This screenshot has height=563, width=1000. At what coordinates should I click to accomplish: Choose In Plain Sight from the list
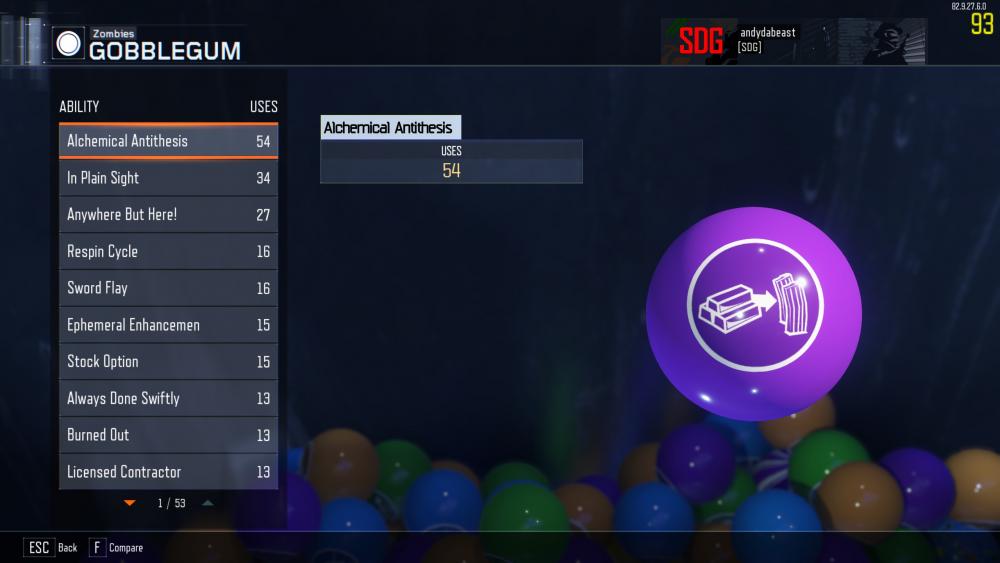[168, 178]
